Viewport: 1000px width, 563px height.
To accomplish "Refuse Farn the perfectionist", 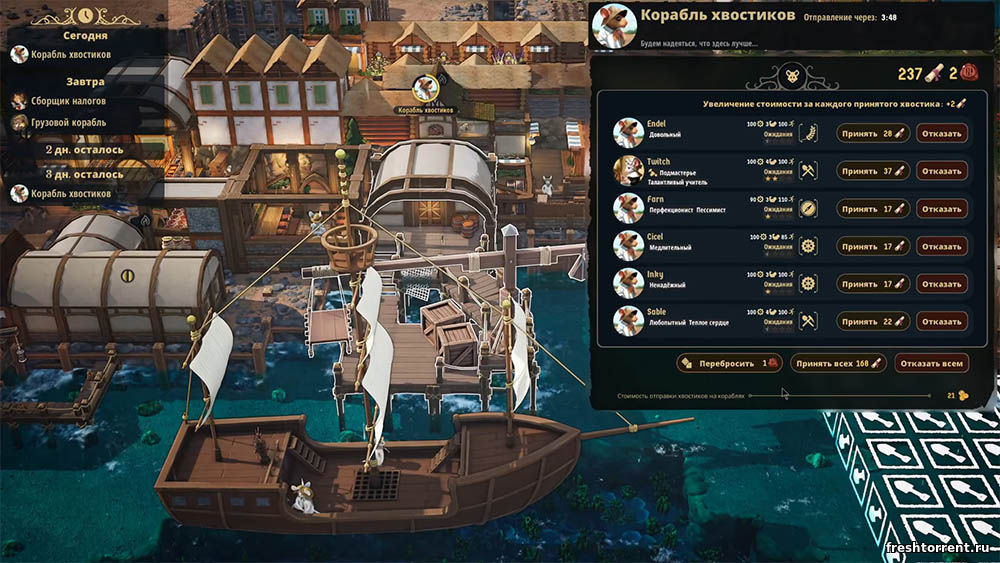I will click(941, 209).
